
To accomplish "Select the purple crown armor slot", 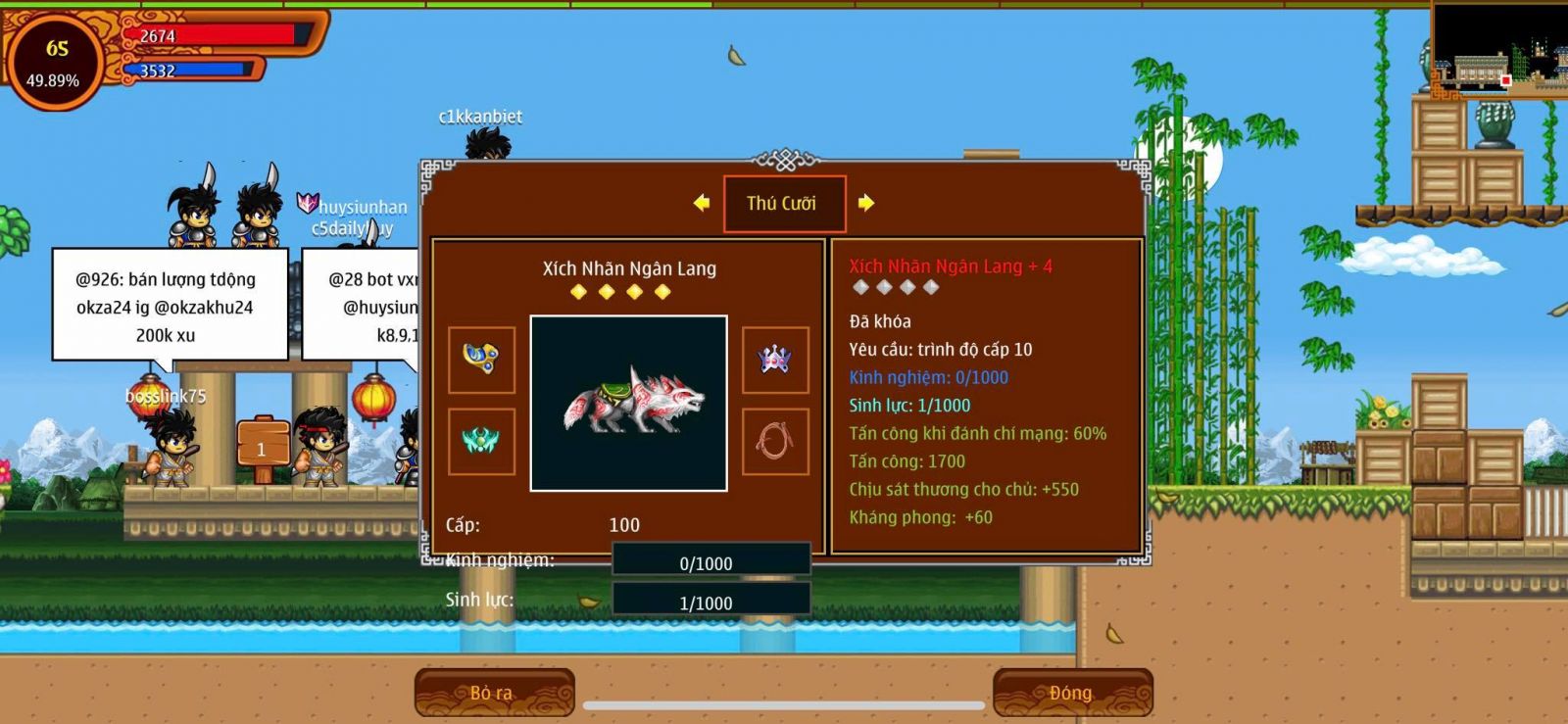I will point(775,360).
